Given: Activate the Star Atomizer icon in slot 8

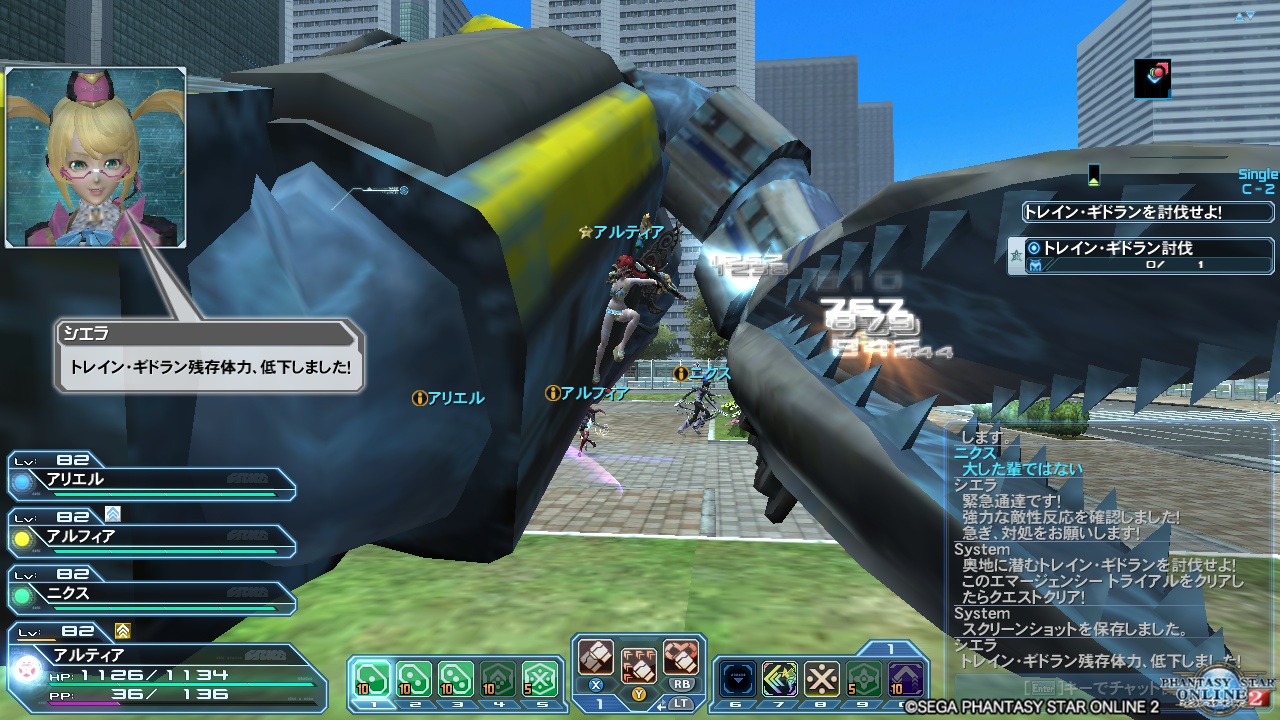Looking at the screenshot, I should [821, 678].
